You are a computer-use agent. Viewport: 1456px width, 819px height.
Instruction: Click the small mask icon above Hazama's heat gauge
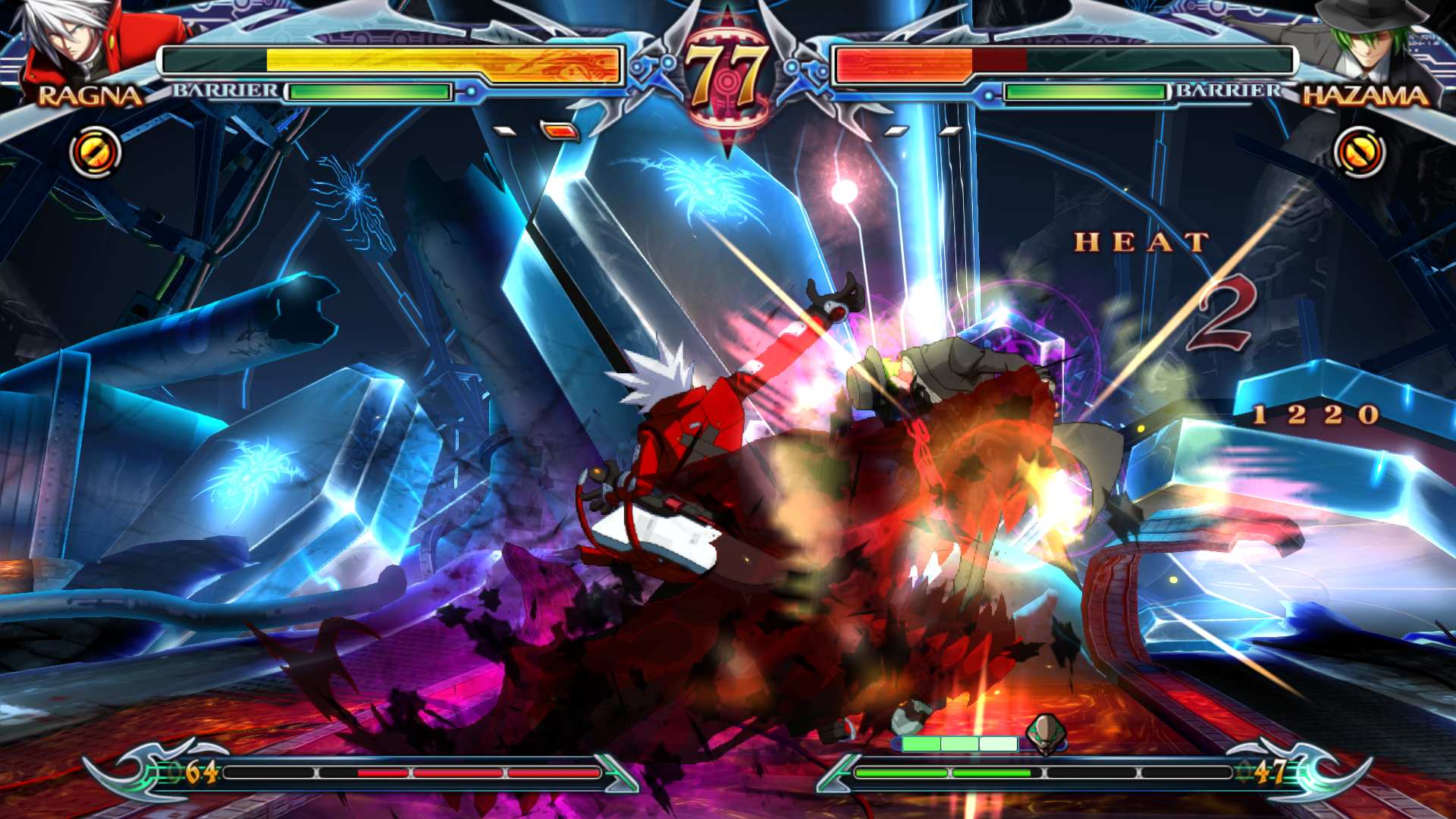[1046, 734]
